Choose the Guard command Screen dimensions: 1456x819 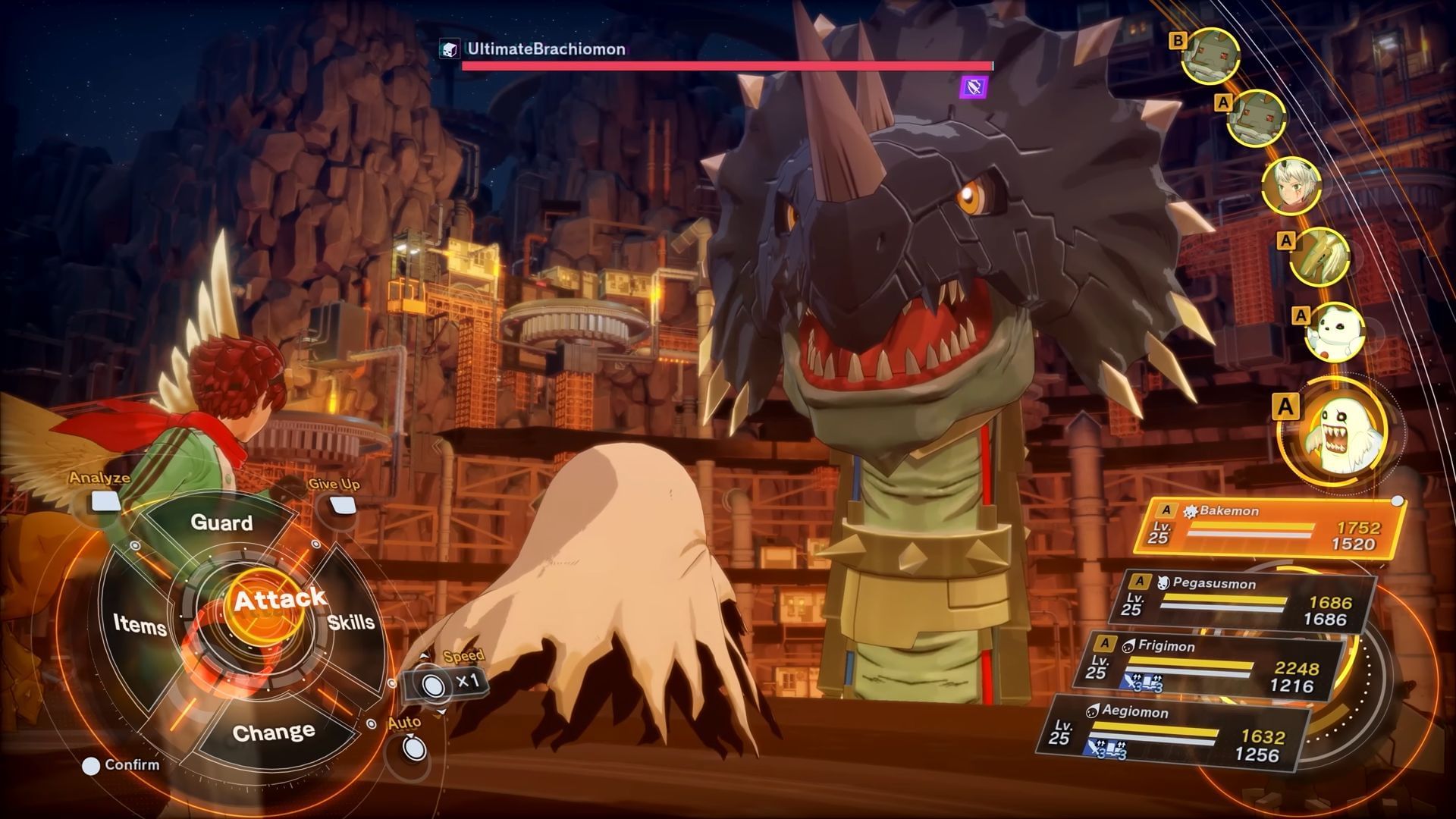coord(221,522)
